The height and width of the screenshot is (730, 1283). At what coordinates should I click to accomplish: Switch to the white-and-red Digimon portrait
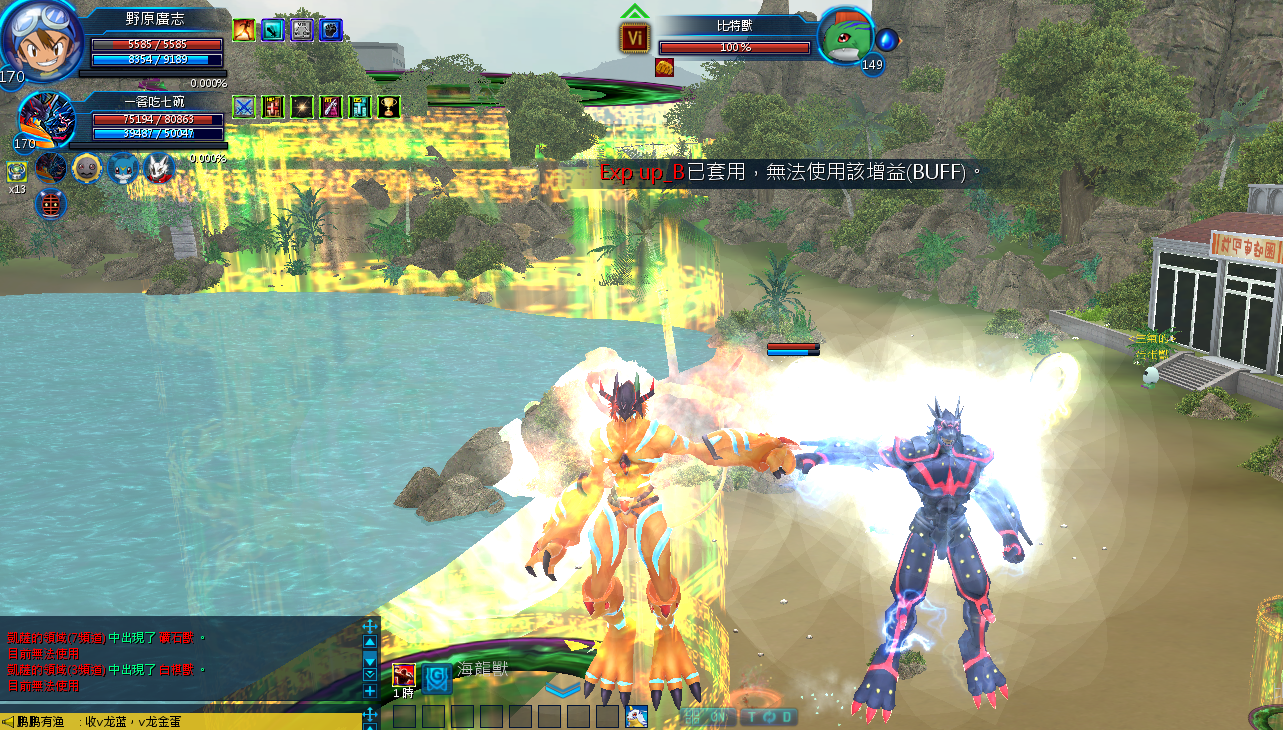coord(159,167)
